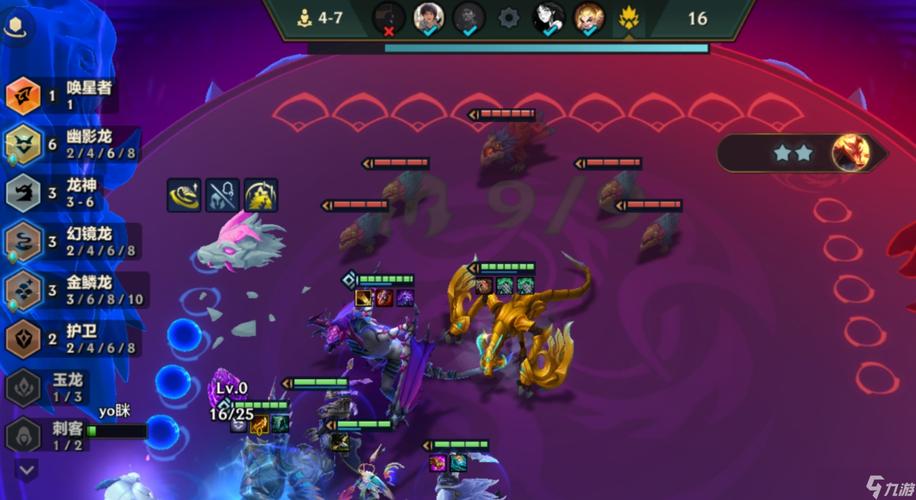Select the blonde-haired player portrait in the round tracker
The width and height of the screenshot is (916, 500).
[589, 18]
